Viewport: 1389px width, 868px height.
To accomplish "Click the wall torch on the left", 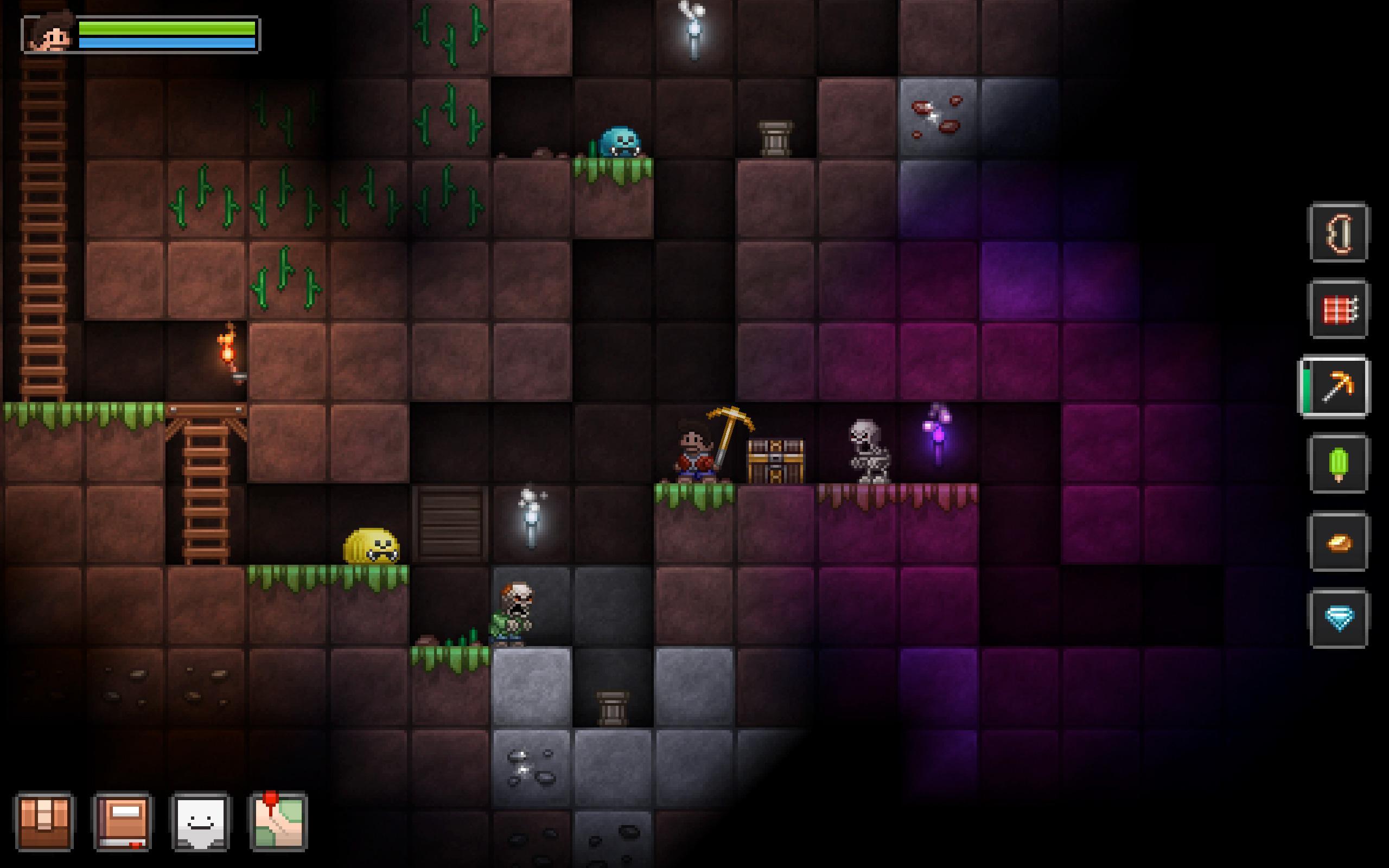I will click(x=228, y=353).
